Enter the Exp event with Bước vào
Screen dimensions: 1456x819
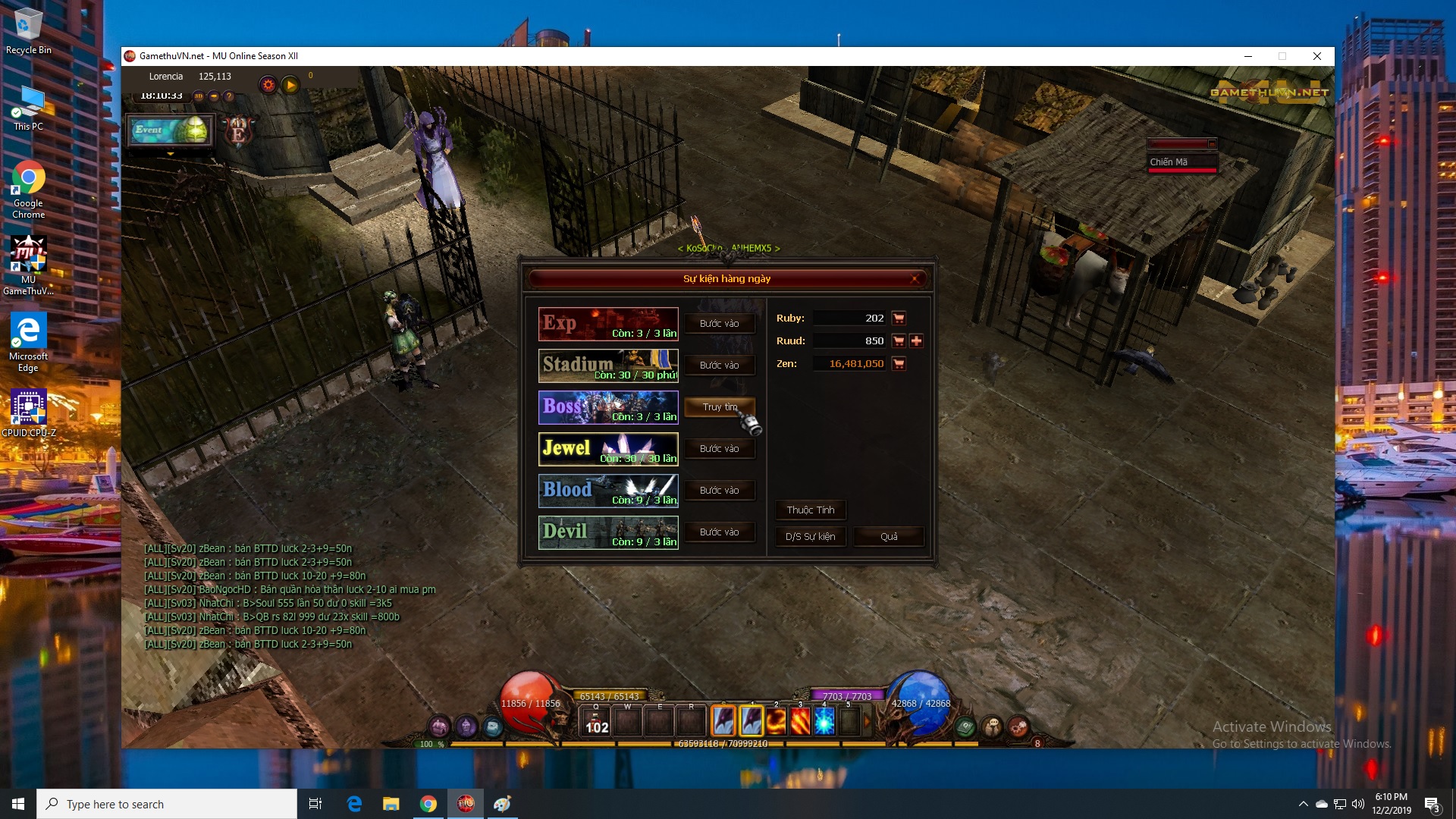coord(719,324)
